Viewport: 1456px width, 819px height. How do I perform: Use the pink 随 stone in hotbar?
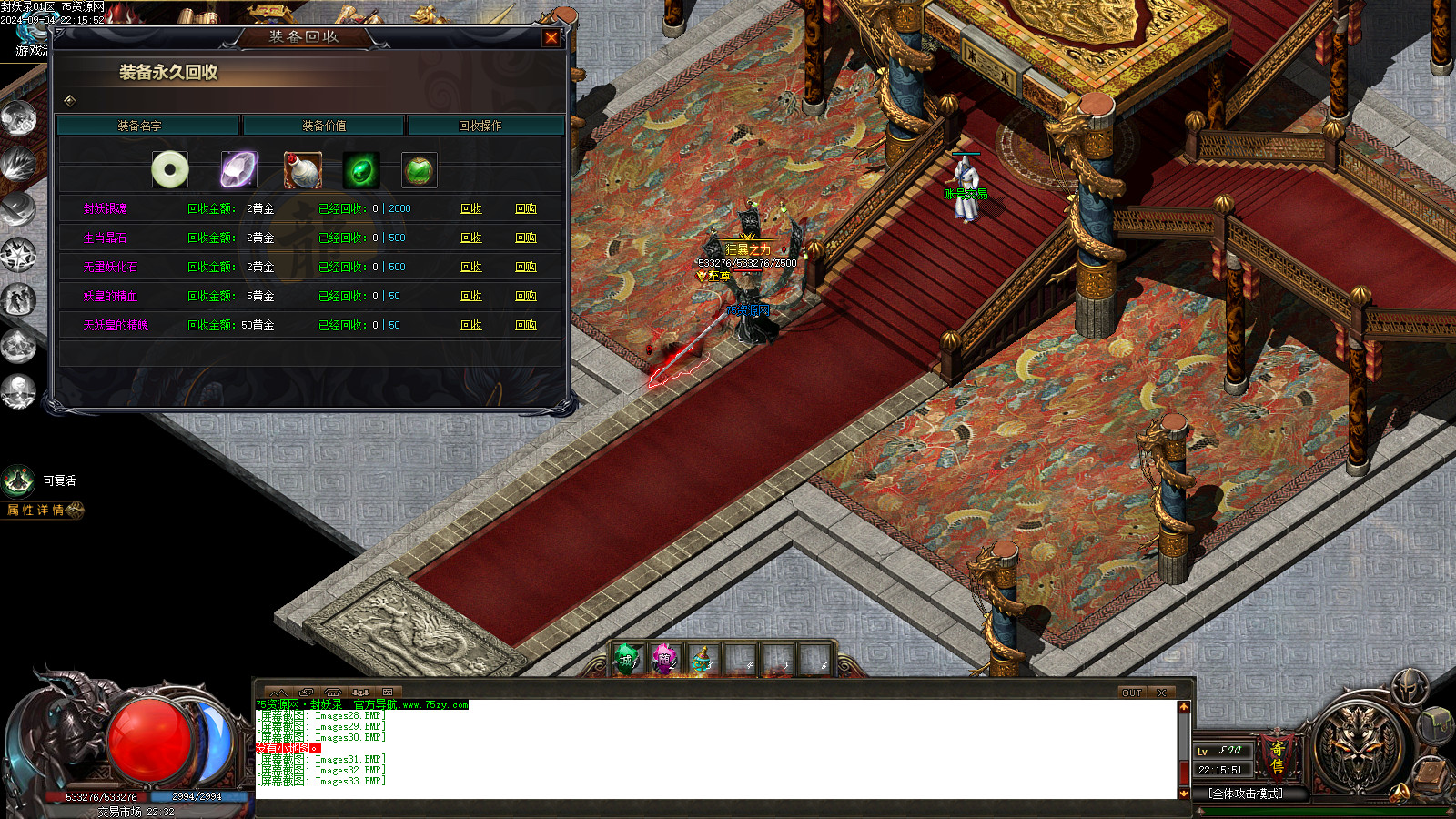coord(664,660)
